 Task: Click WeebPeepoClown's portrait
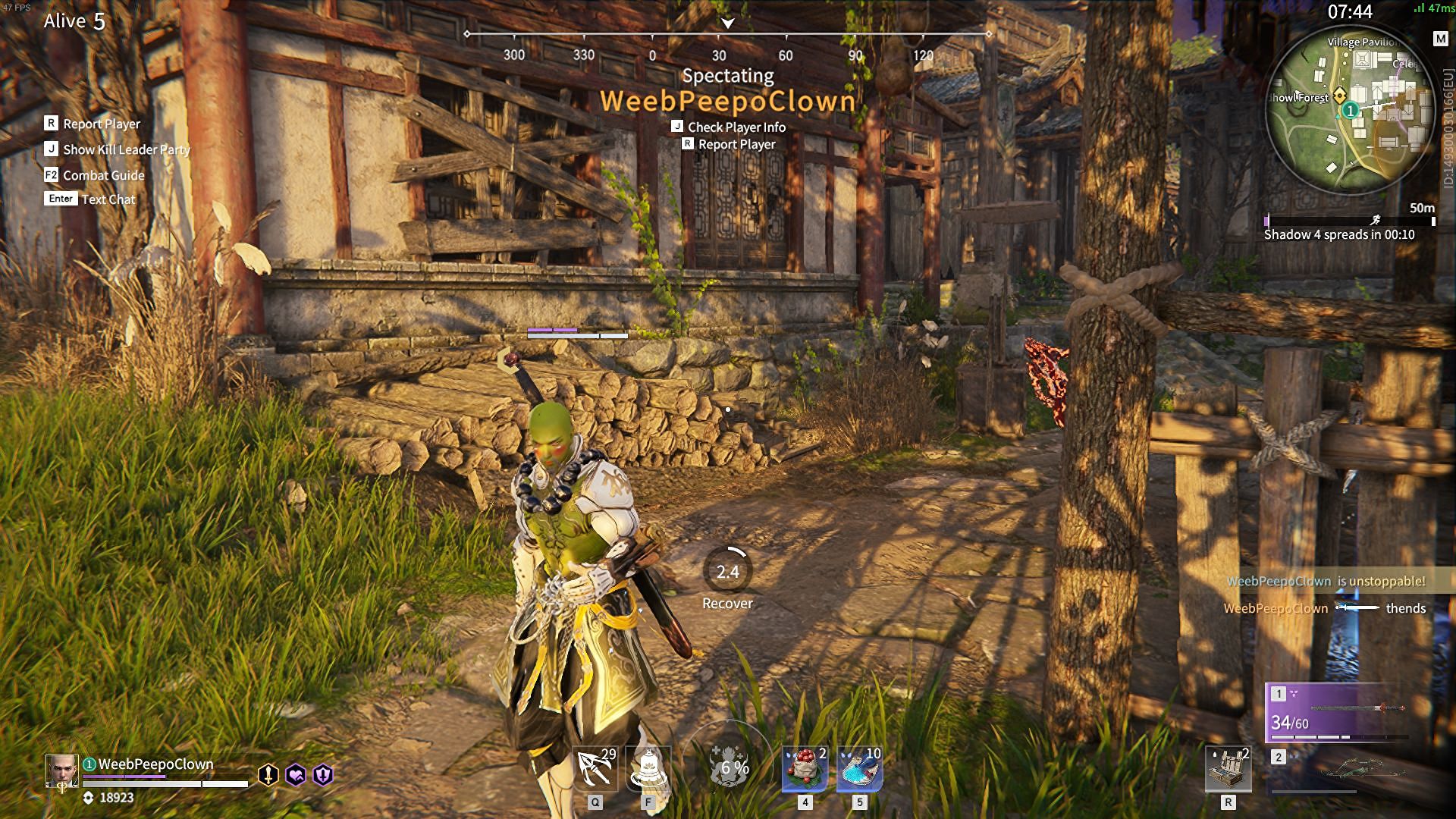coord(61,771)
